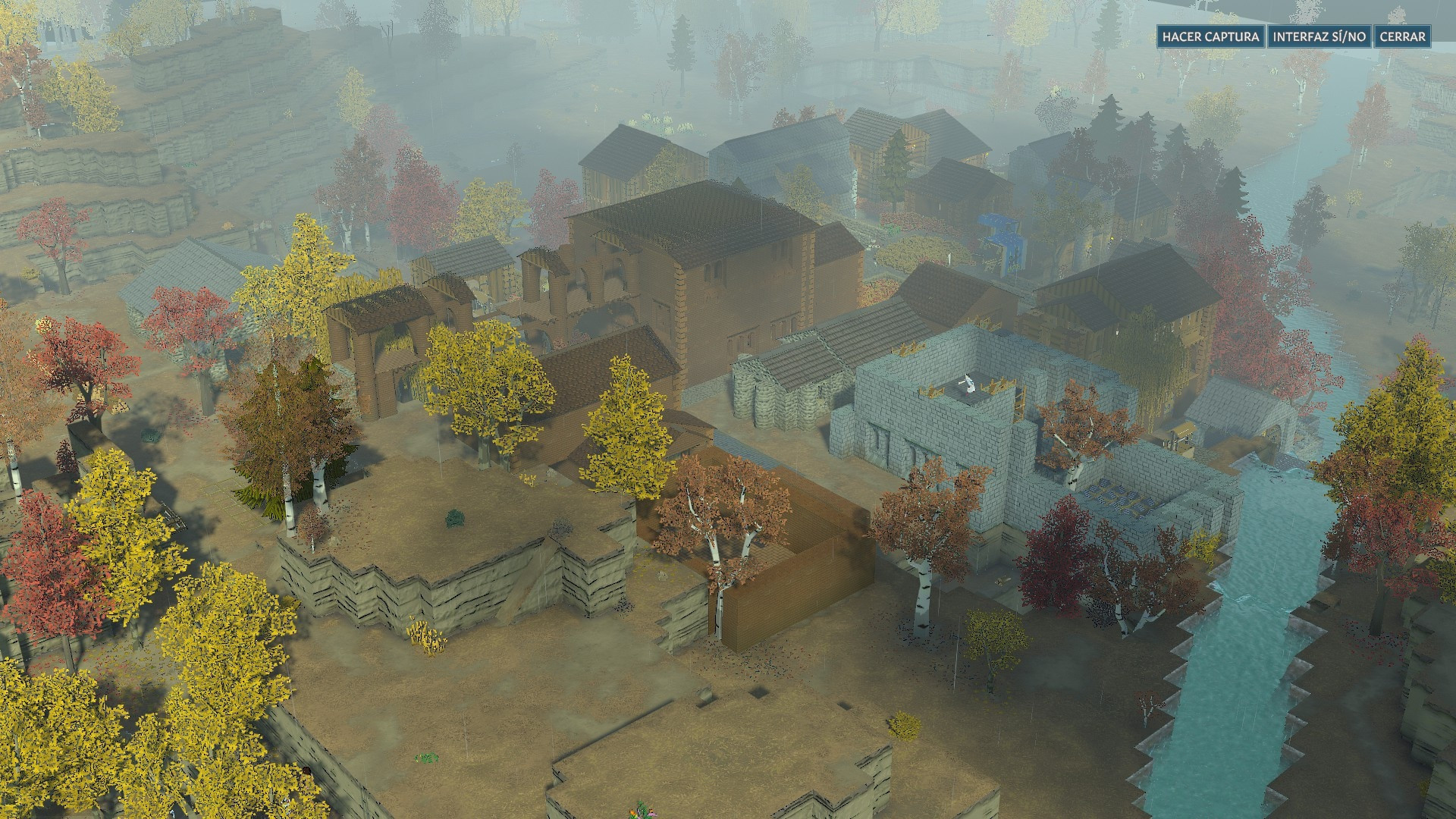Toggle the interface with INTERFAZ SÍ/NO
The height and width of the screenshot is (819, 1456).
1319,36
